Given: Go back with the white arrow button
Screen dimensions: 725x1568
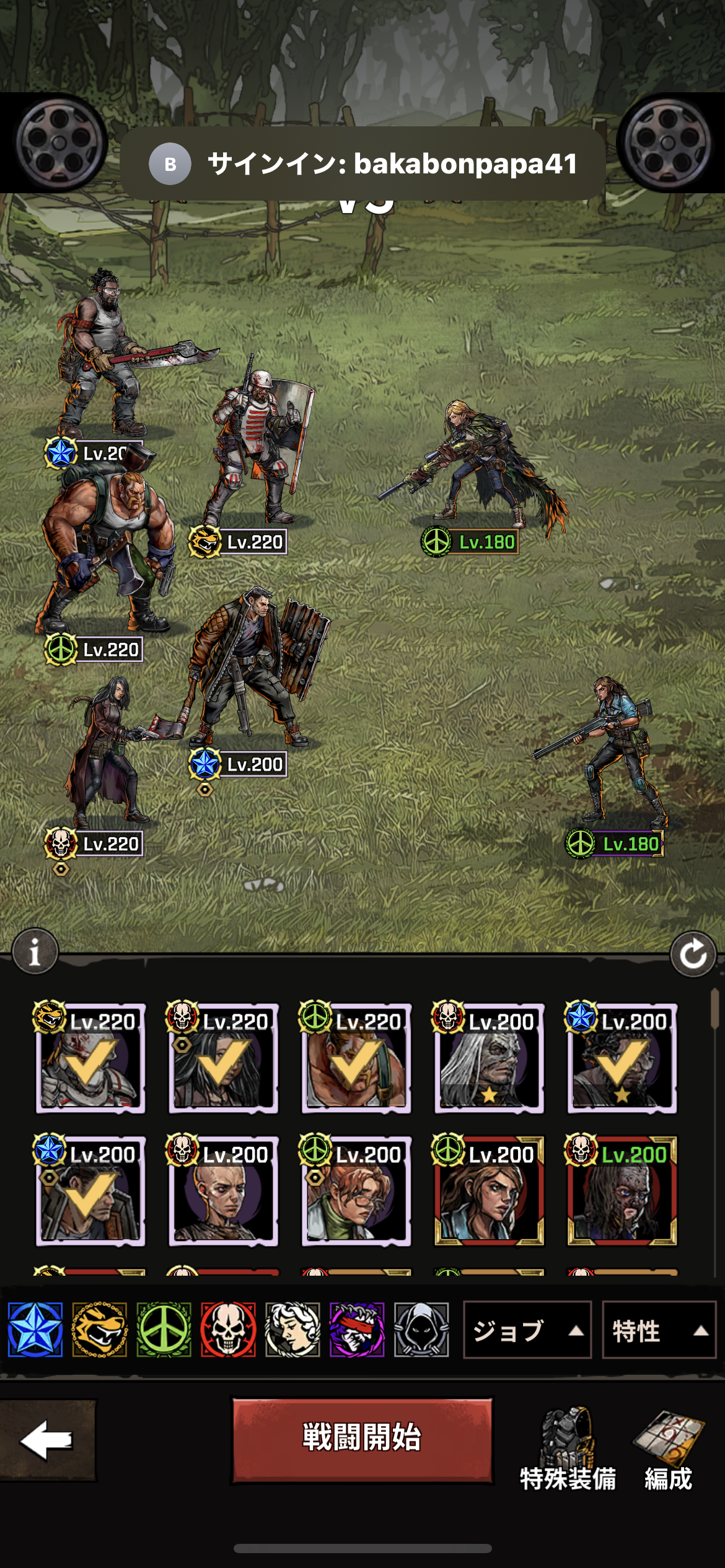Looking at the screenshot, I should [47, 1440].
